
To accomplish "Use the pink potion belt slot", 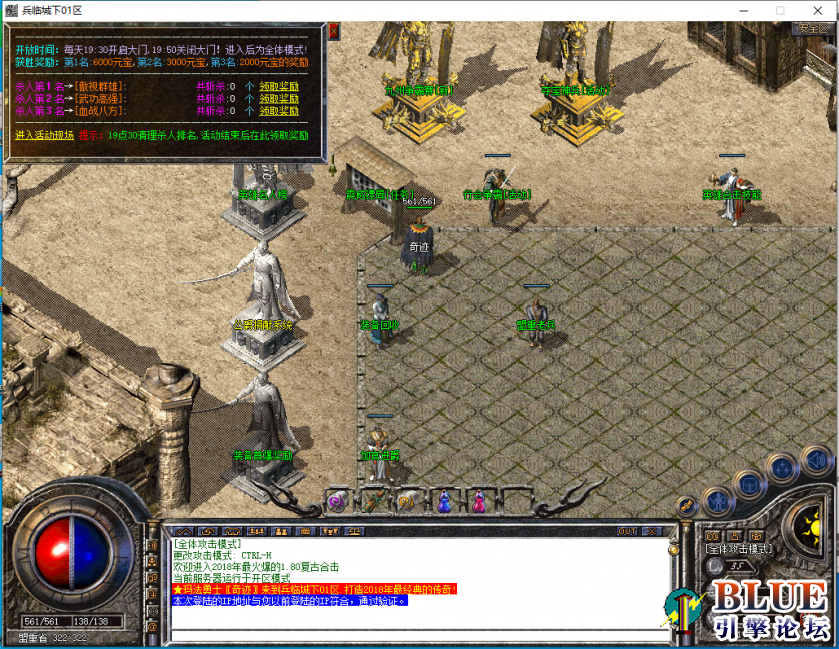I will click(479, 501).
